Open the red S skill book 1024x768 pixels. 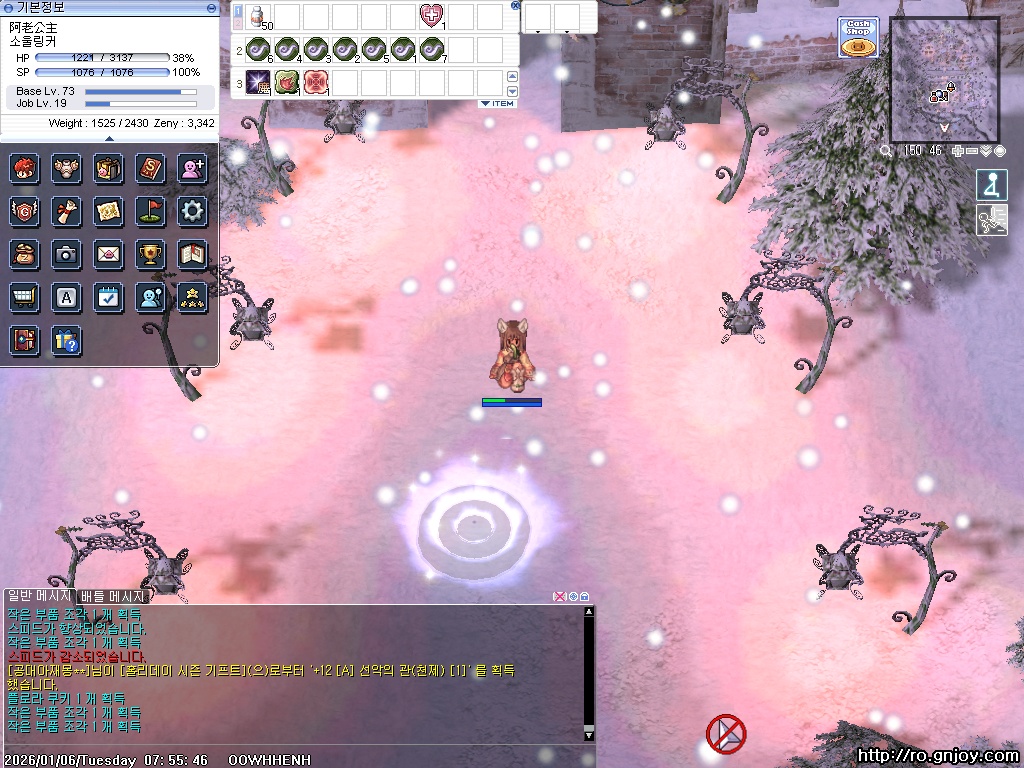tap(150, 168)
